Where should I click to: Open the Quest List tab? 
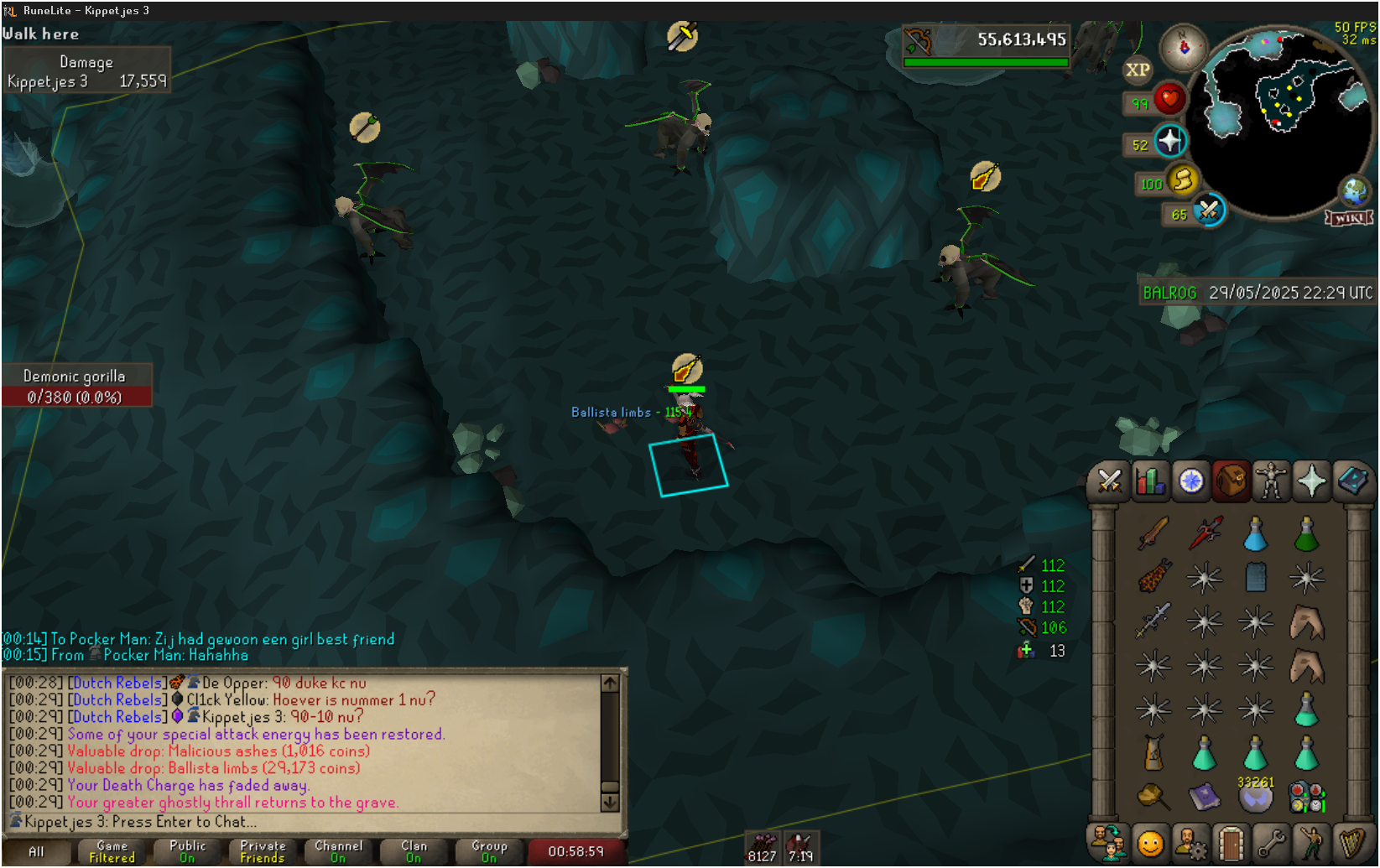click(x=1190, y=481)
